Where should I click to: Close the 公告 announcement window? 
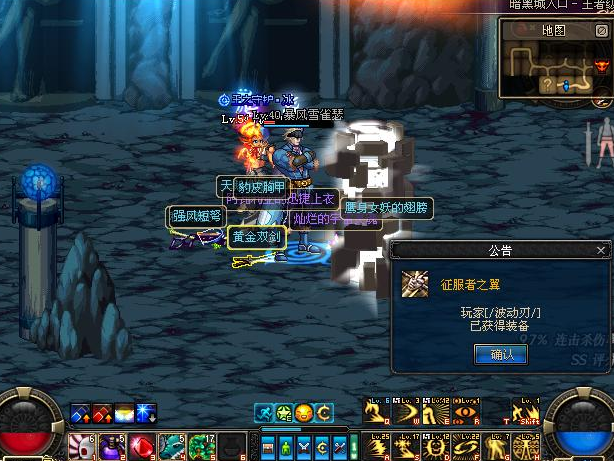[x=600, y=250]
